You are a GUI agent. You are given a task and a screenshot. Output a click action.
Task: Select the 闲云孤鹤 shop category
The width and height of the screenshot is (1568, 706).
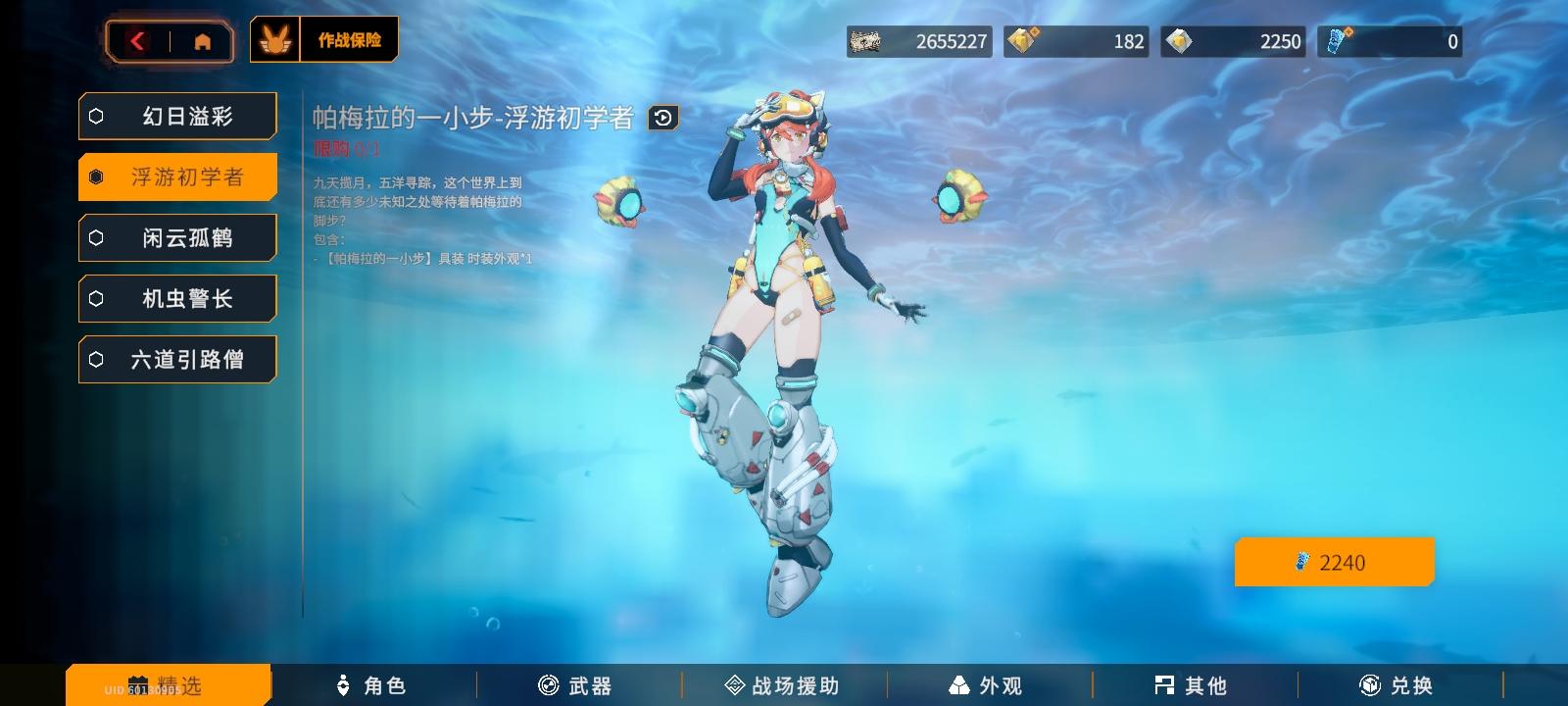click(176, 237)
